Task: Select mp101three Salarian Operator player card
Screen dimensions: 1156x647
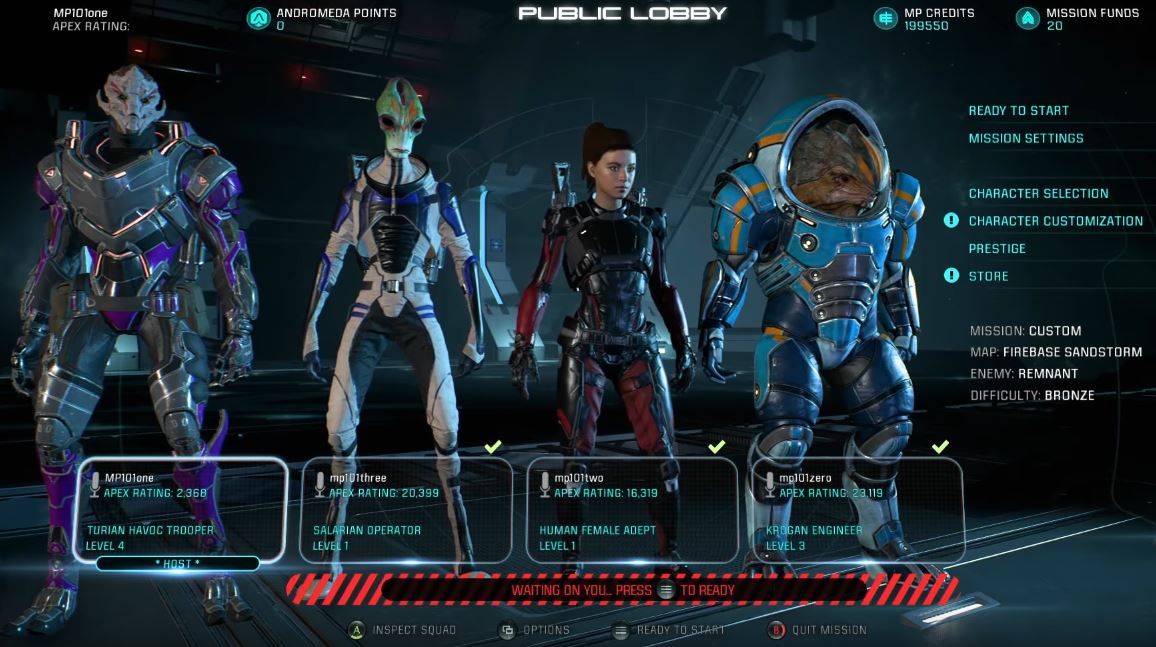Action: pyautogui.click(x=406, y=510)
